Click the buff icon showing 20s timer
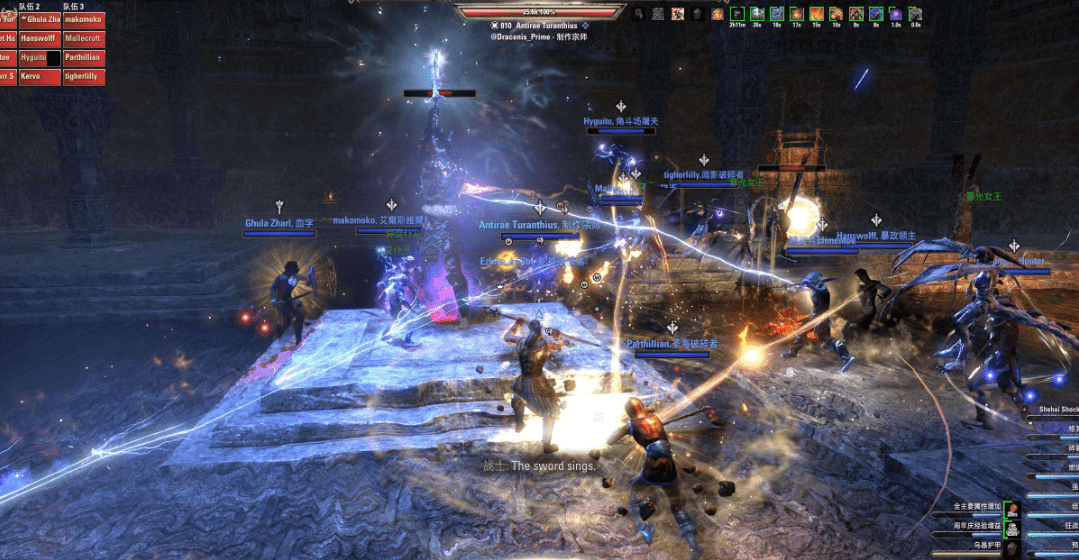This screenshot has height=560, width=1079. coord(758,14)
